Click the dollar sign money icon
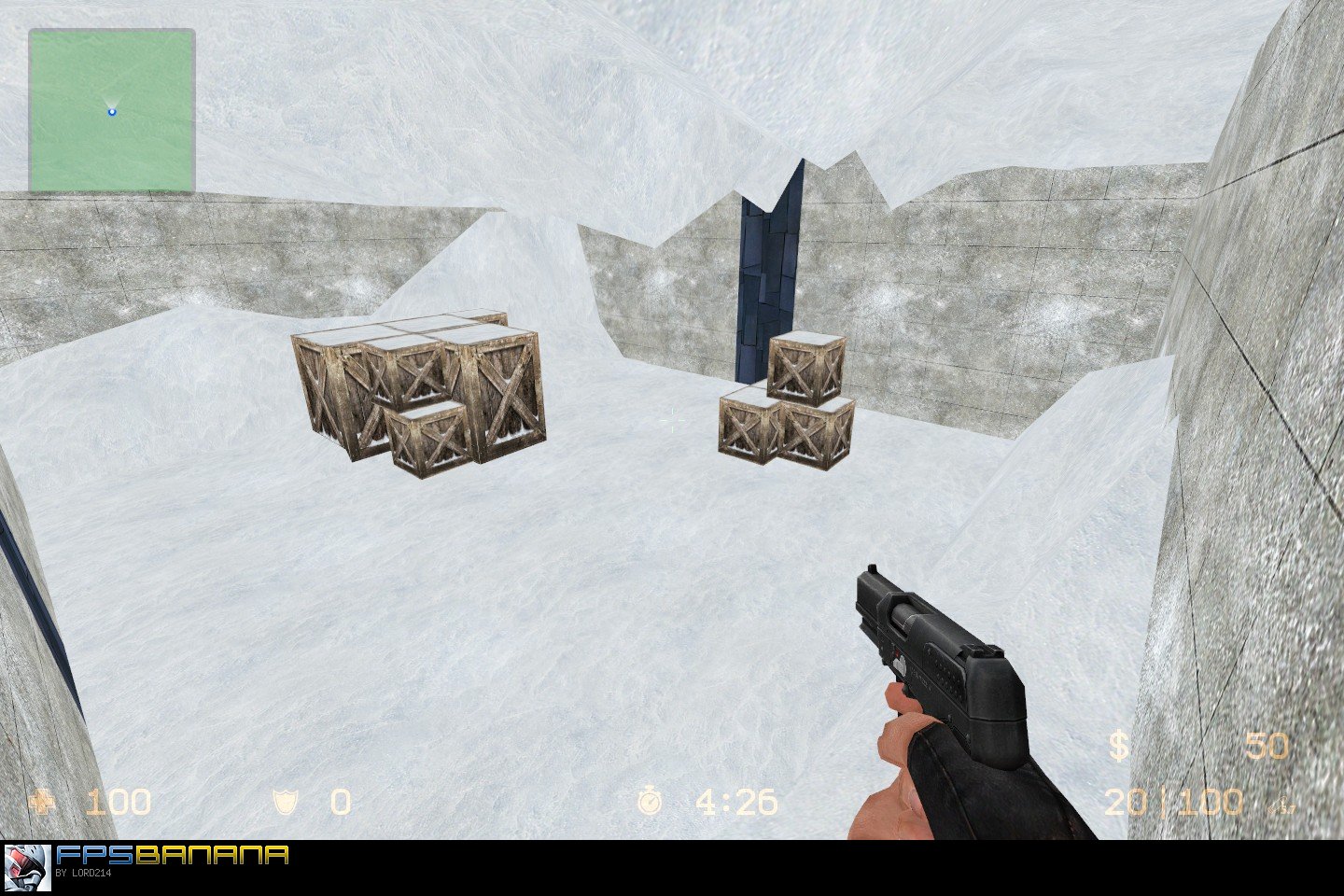 [x=1119, y=747]
